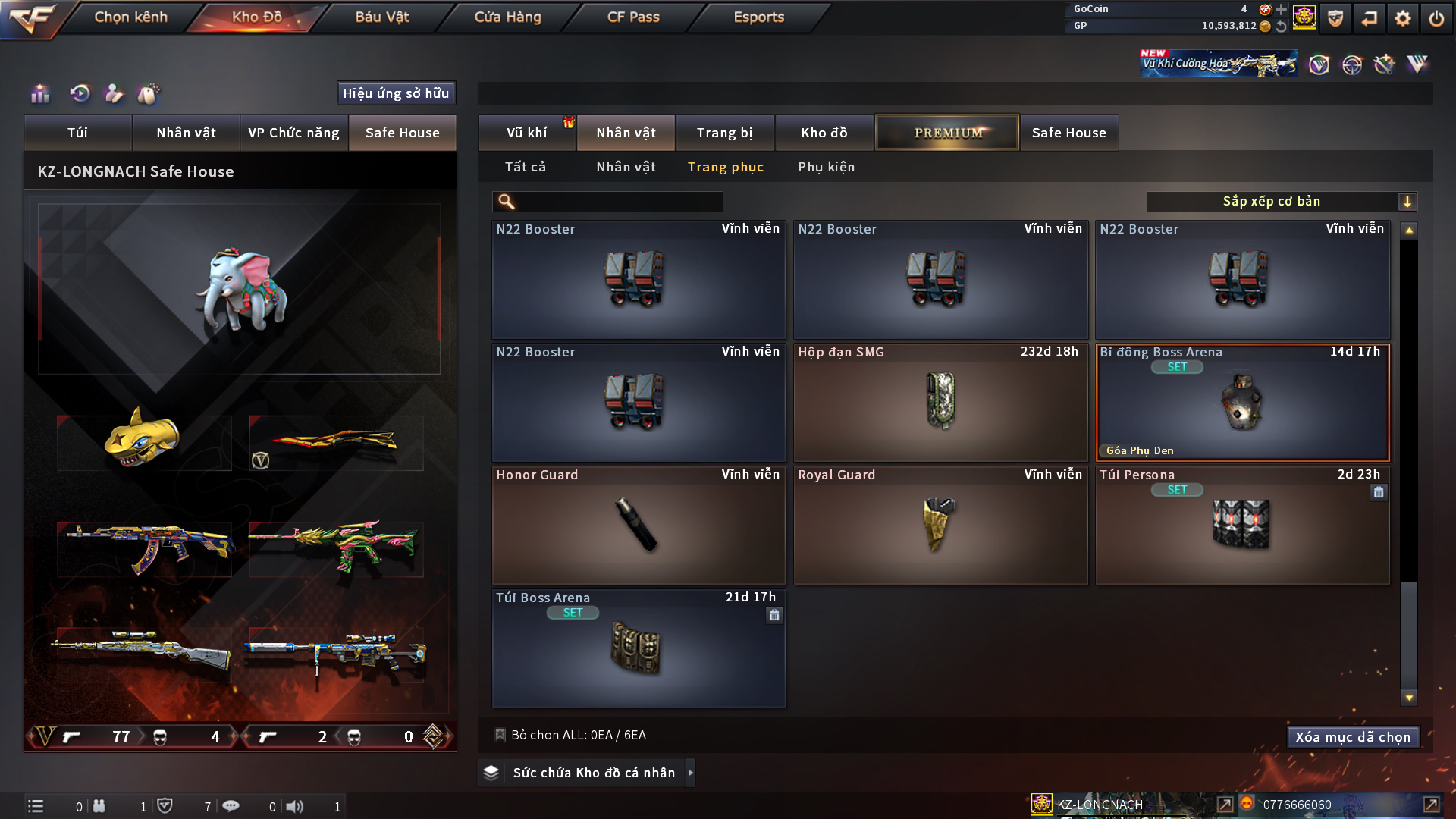Image resolution: width=1456 pixels, height=819 pixels.
Task: Select the Hộp đạn SMG item
Action: pos(940,403)
